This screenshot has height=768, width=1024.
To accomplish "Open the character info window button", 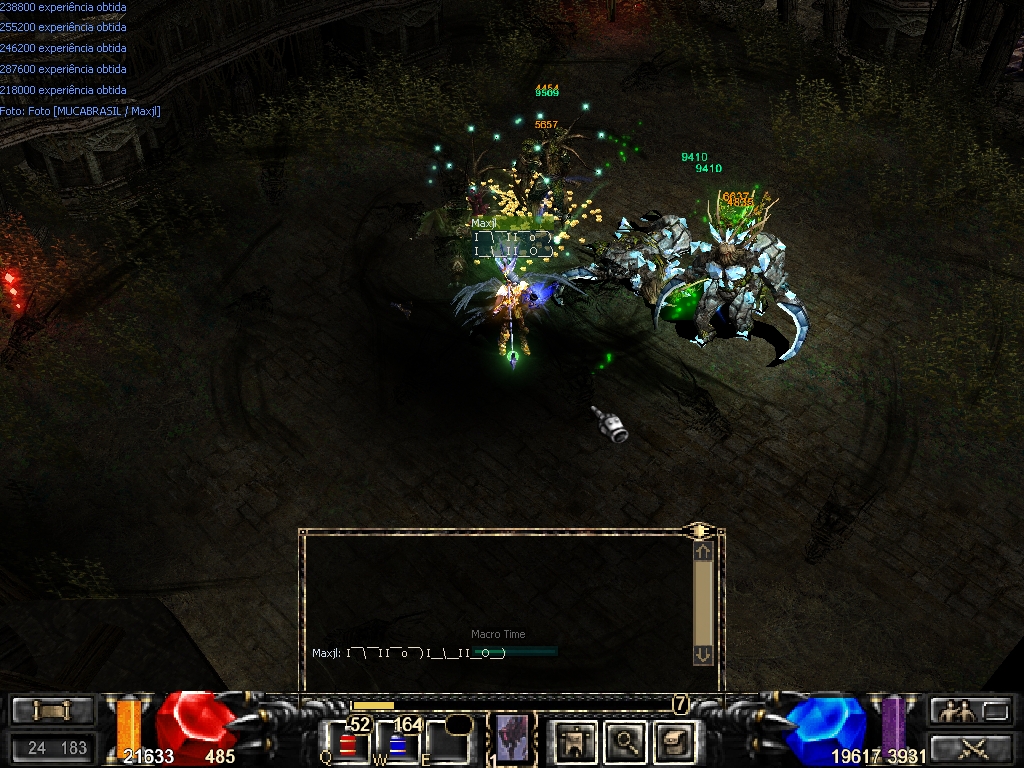I will [x=576, y=741].
